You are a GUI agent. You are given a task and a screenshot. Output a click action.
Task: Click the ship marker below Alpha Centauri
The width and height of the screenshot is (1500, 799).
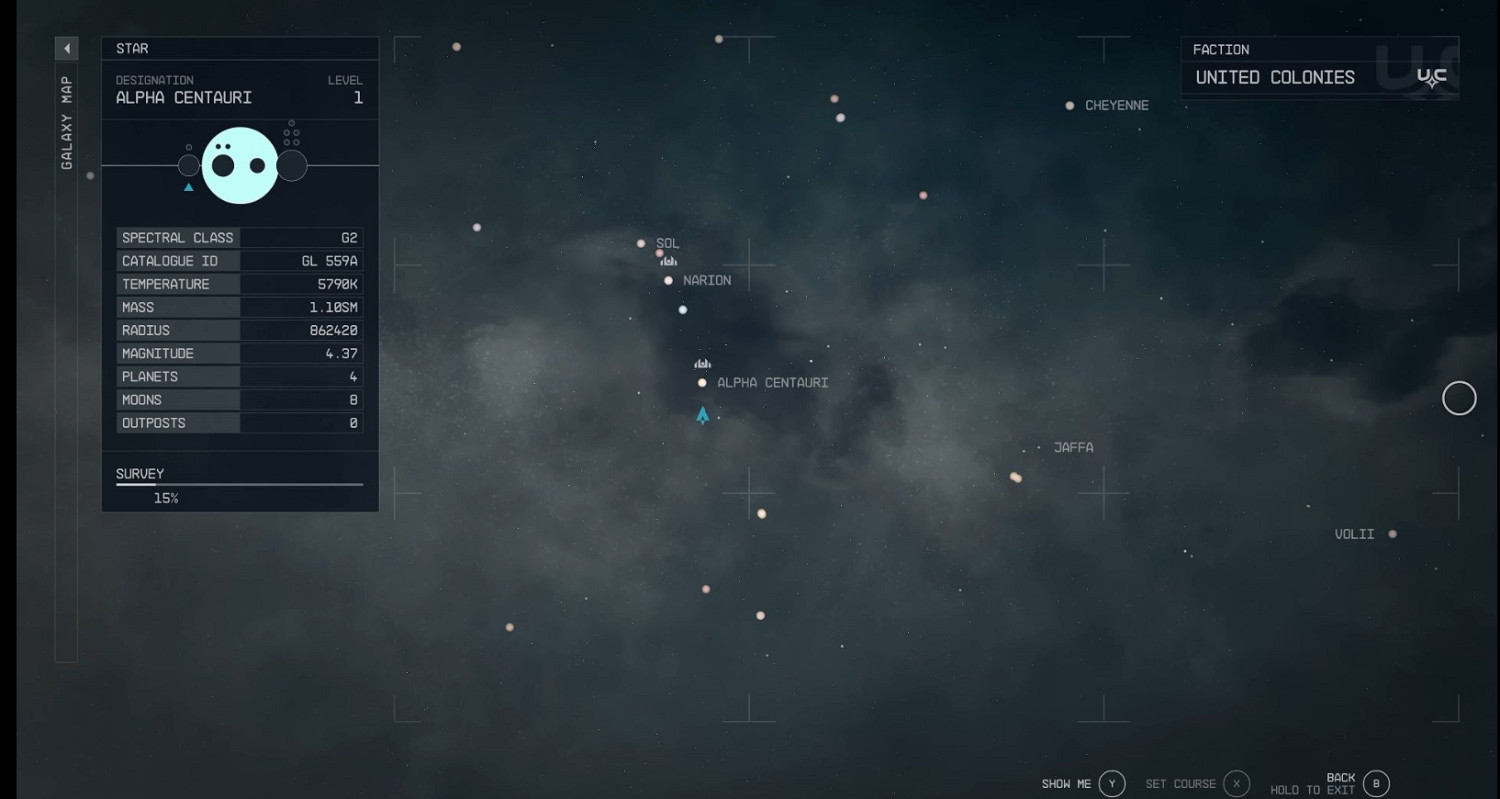pyautogui.click(x=702, y=415)
